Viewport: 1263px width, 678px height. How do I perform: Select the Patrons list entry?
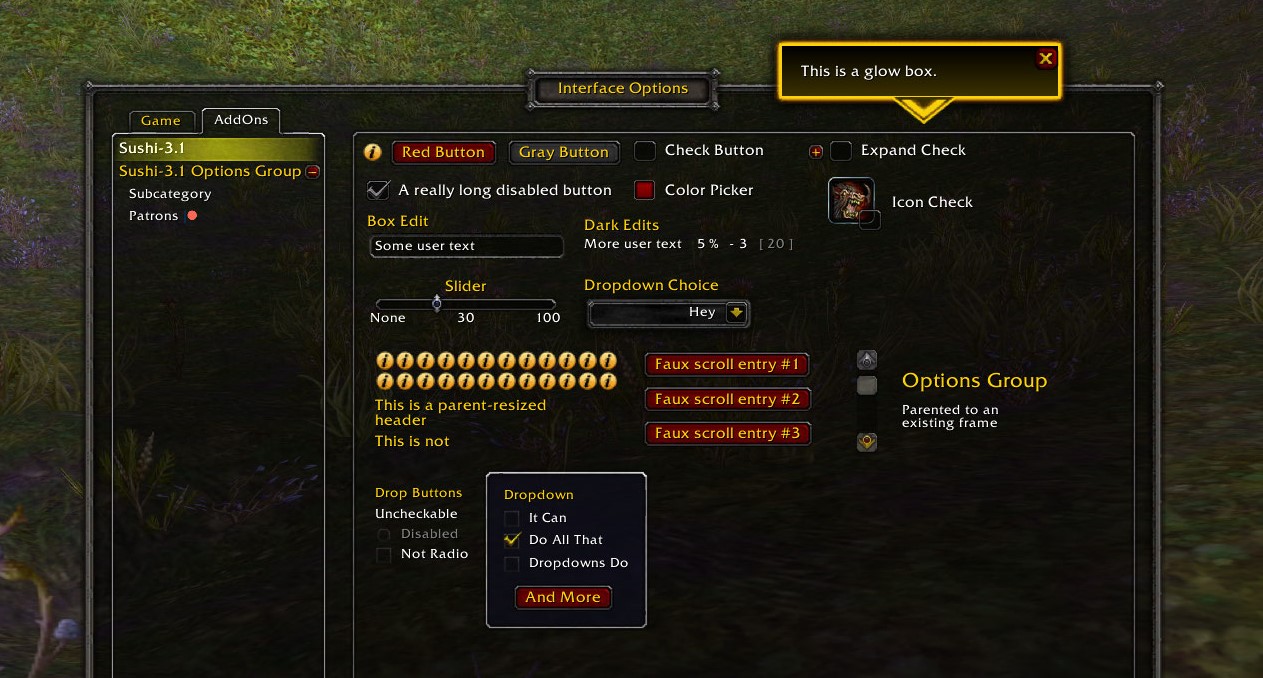pyautogui.click(x=153, y=216)
